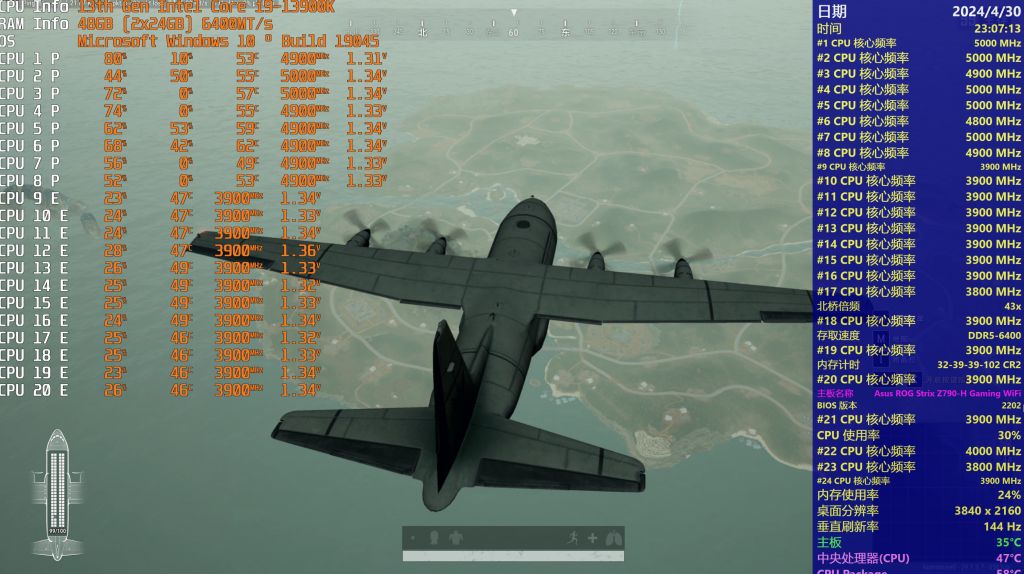This screenshot has height=574, width=1024.
Task: Select the running figure sprint boost icon
Action: point(572,538)
